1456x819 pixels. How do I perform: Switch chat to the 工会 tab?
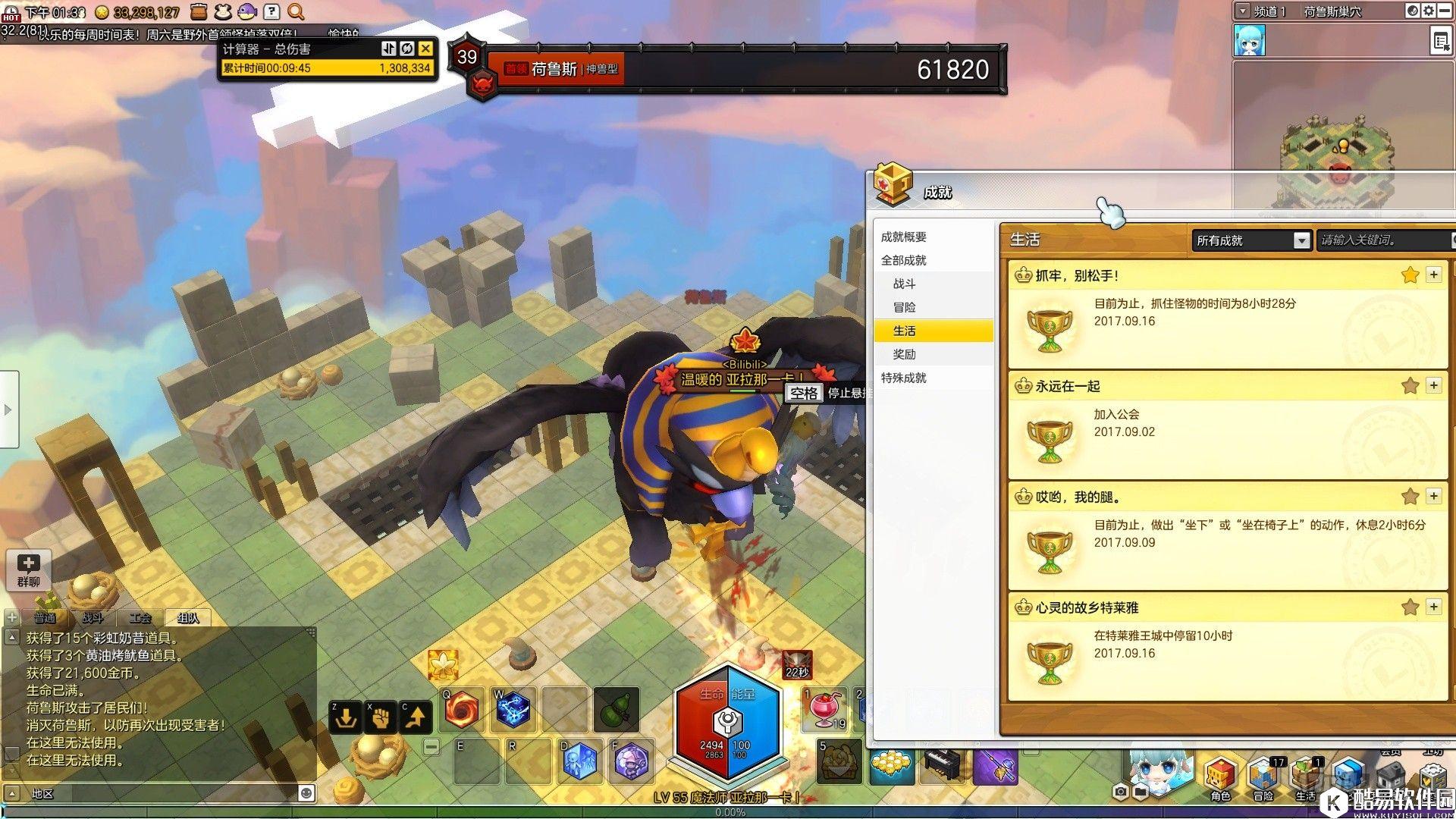click(x=140, y=618)
